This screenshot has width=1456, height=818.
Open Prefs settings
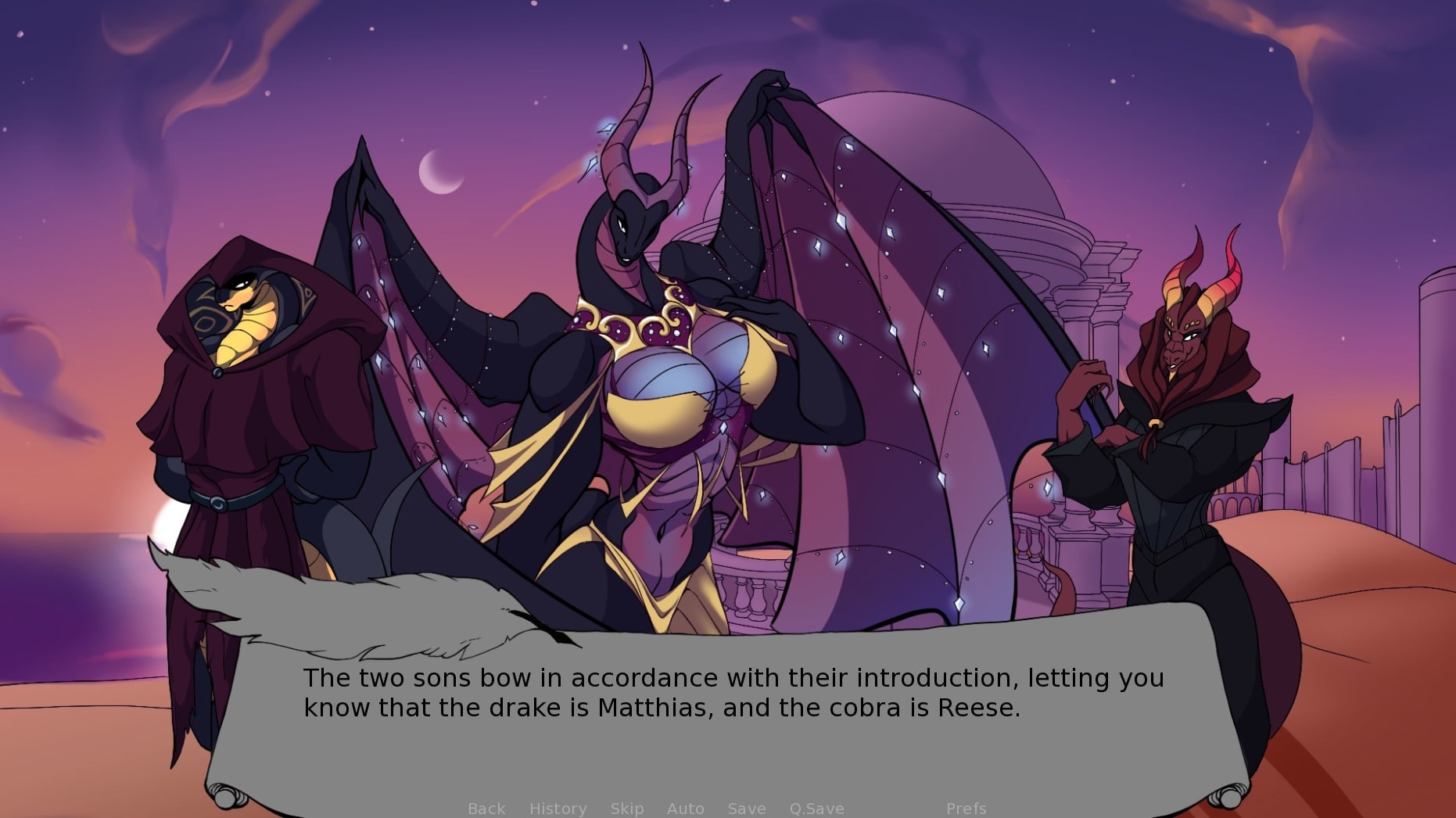pyautogui.click(x=966, y=808)
